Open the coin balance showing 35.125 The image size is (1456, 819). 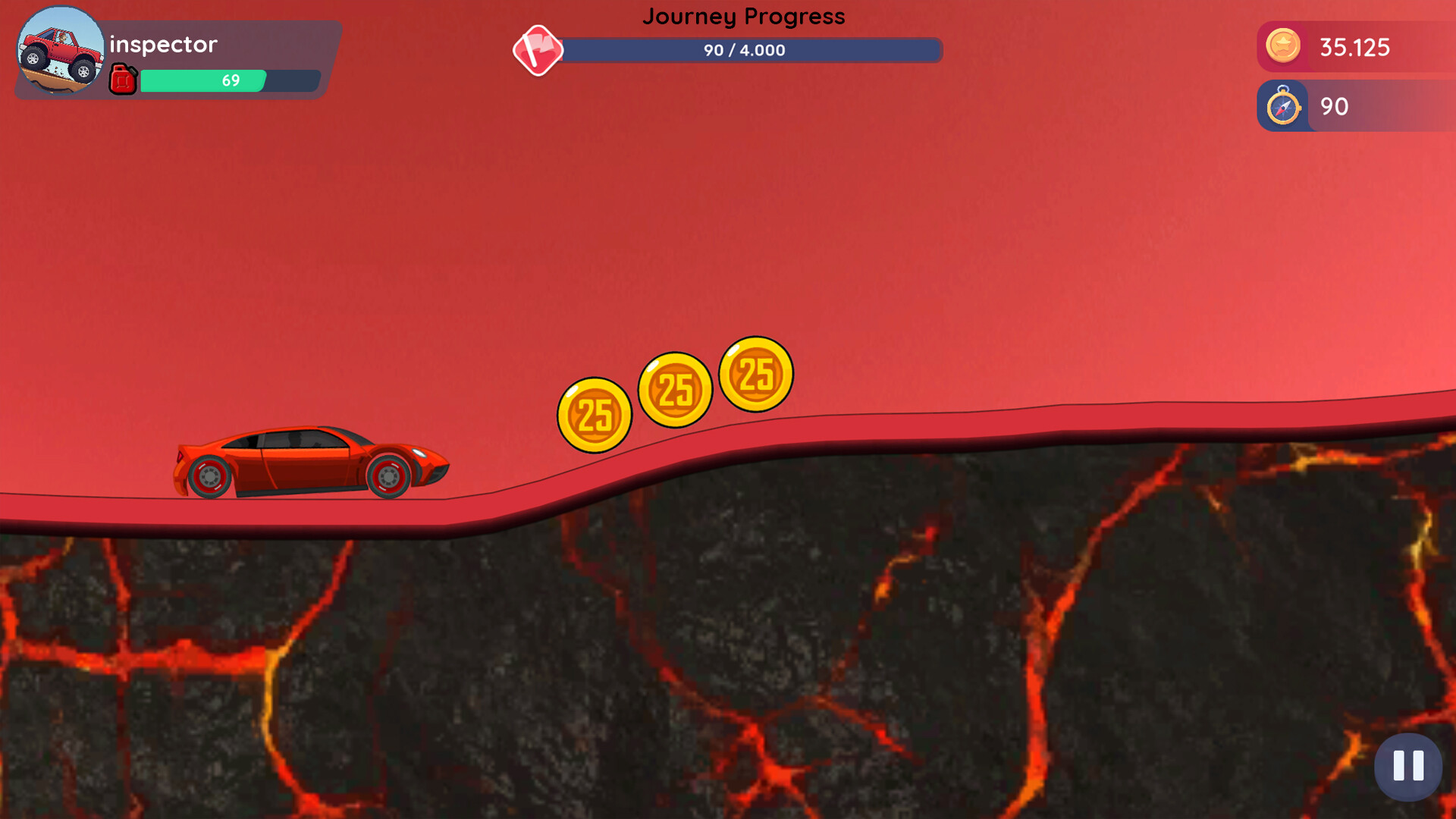click(x=1357, y=47)
